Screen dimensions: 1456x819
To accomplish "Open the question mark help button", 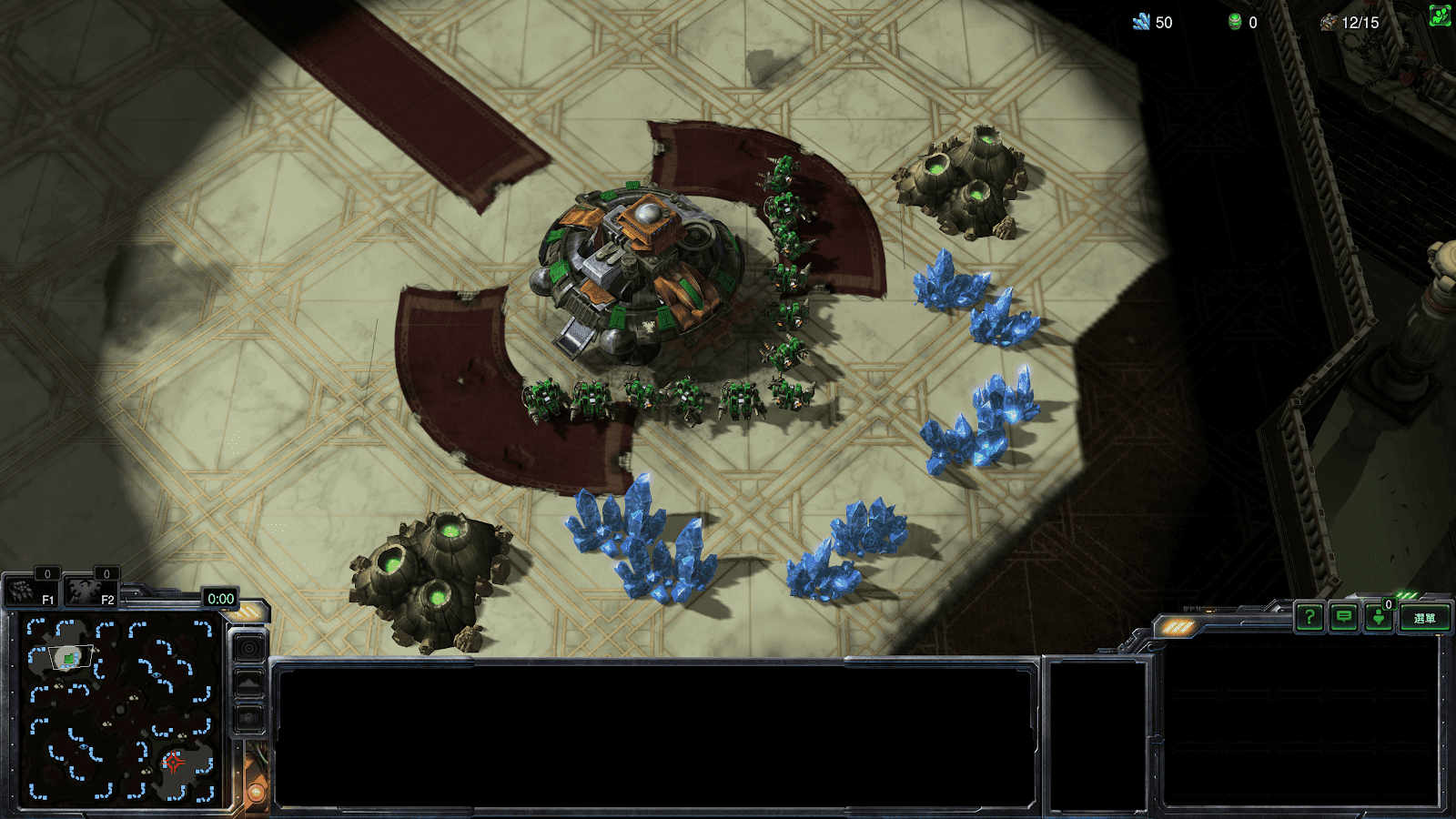I will [1309, 618].
